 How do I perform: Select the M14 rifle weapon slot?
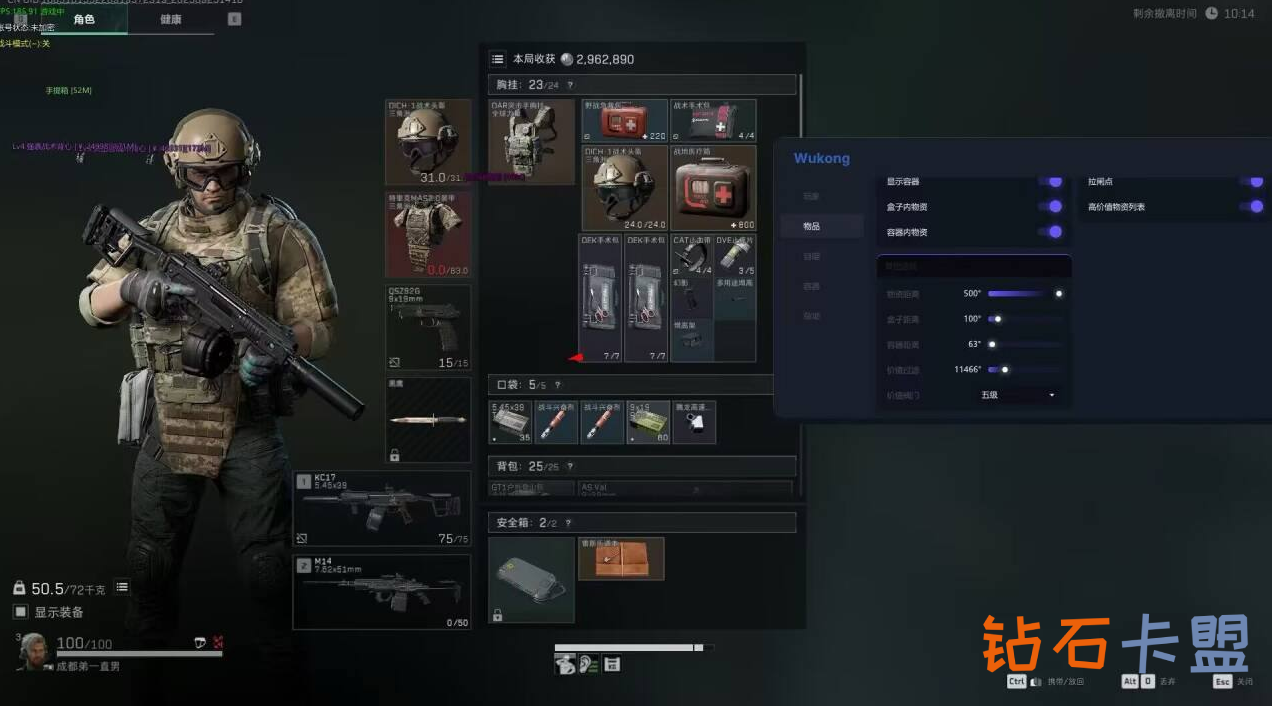[382, 591]
